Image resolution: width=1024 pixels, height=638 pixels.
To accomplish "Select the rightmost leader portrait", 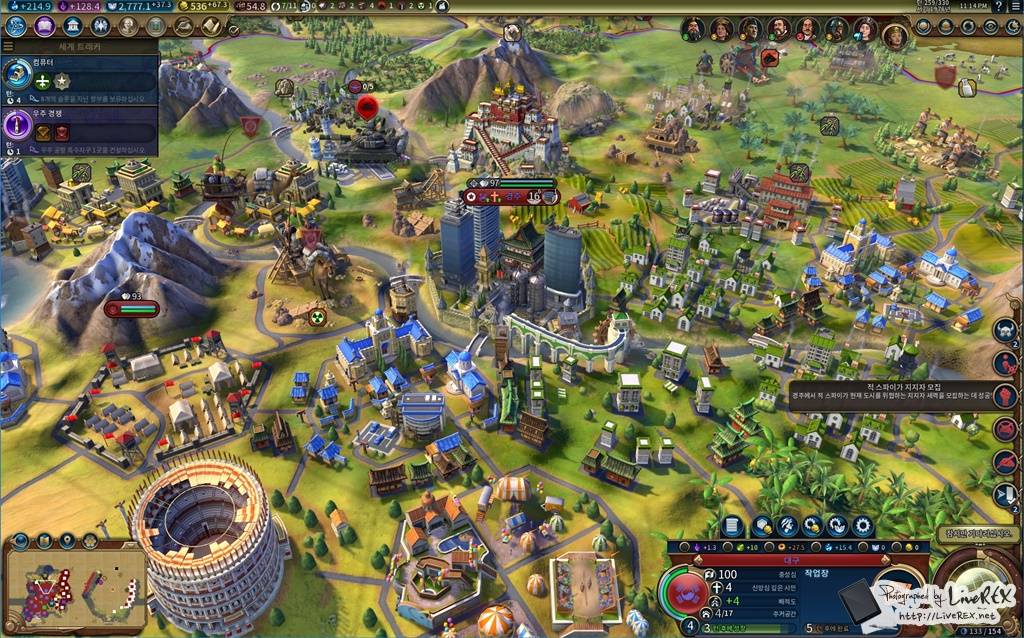I will tap(895, 34).
